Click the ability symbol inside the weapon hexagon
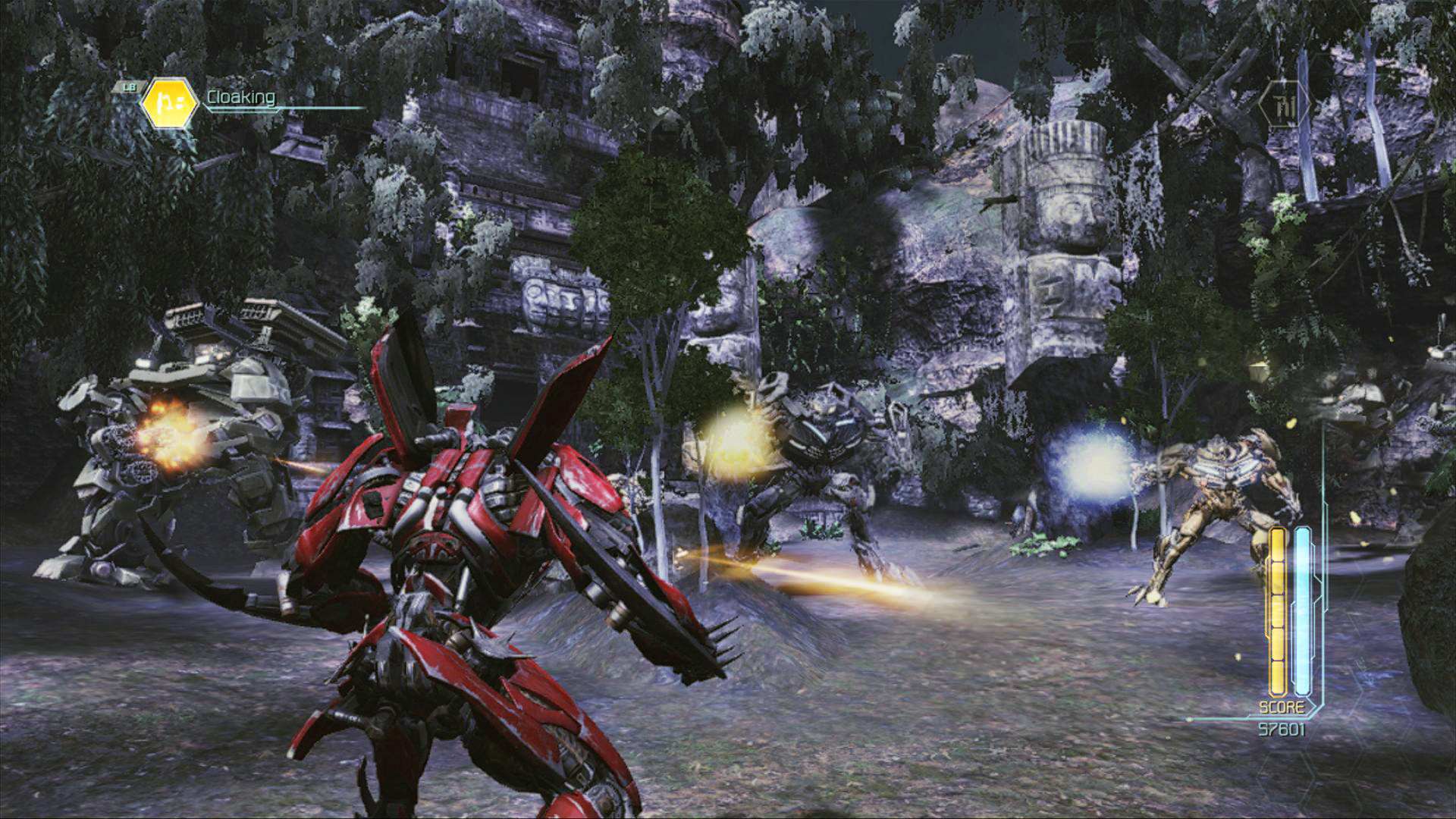 coord(1285,105)
